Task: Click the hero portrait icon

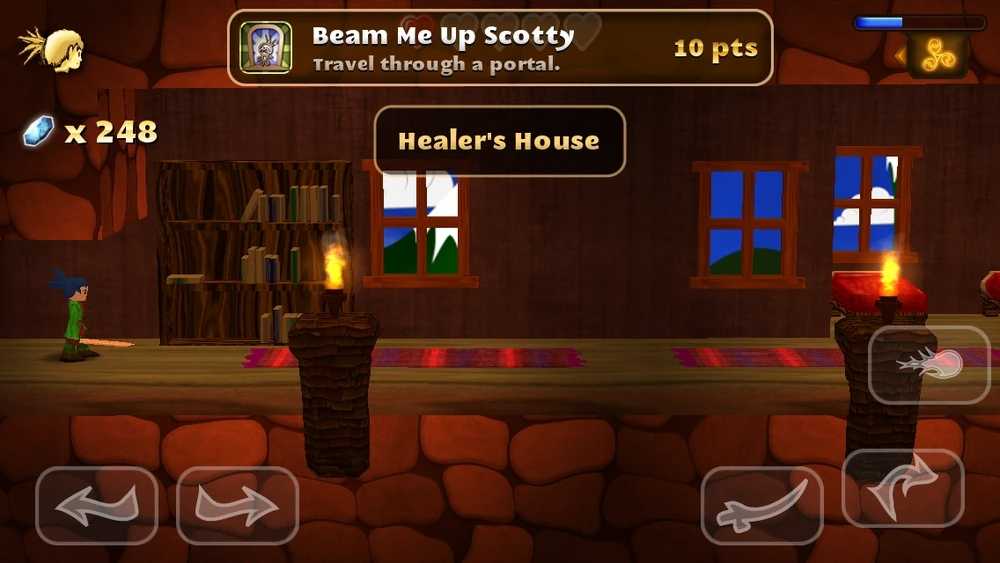Action: coord(55,48)
